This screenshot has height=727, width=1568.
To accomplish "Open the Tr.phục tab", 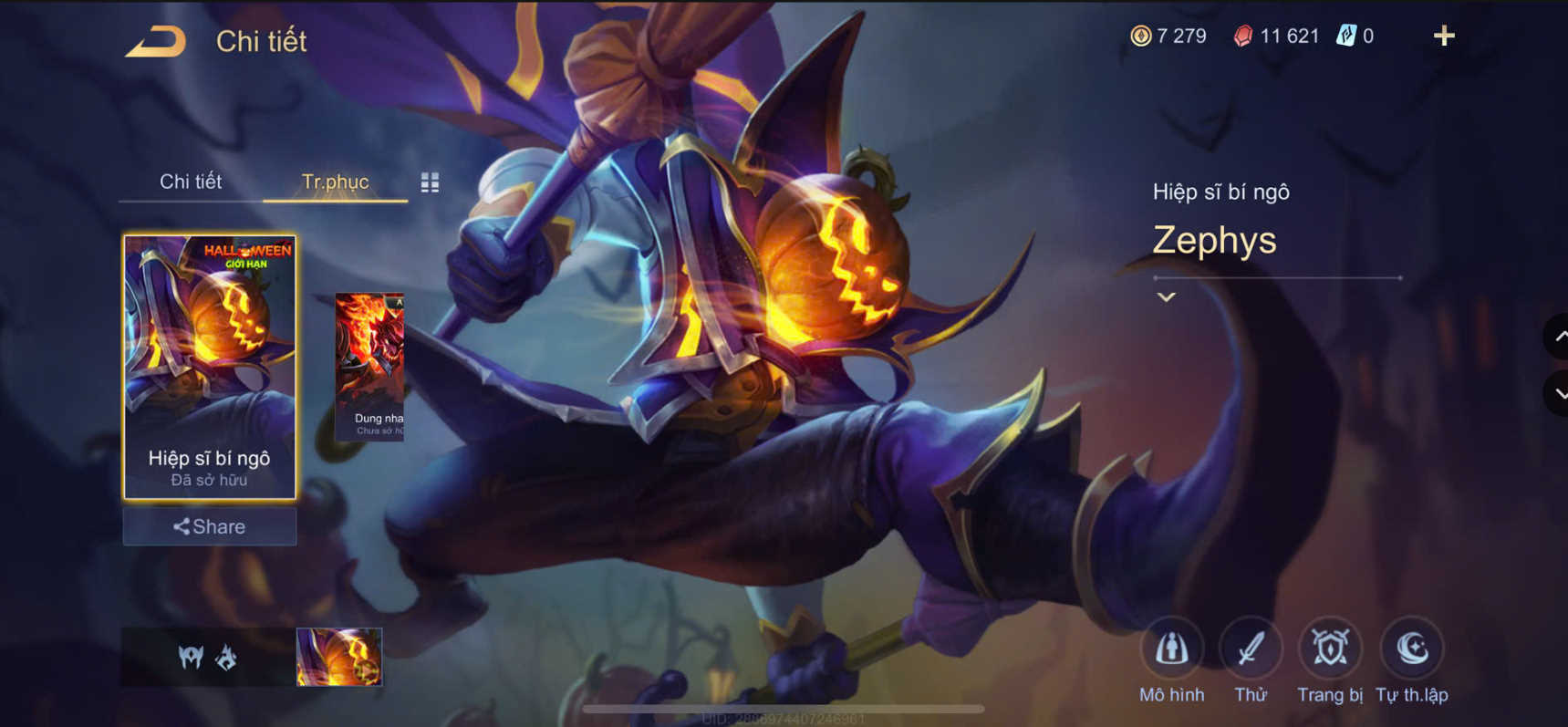I will pos(335,182).
